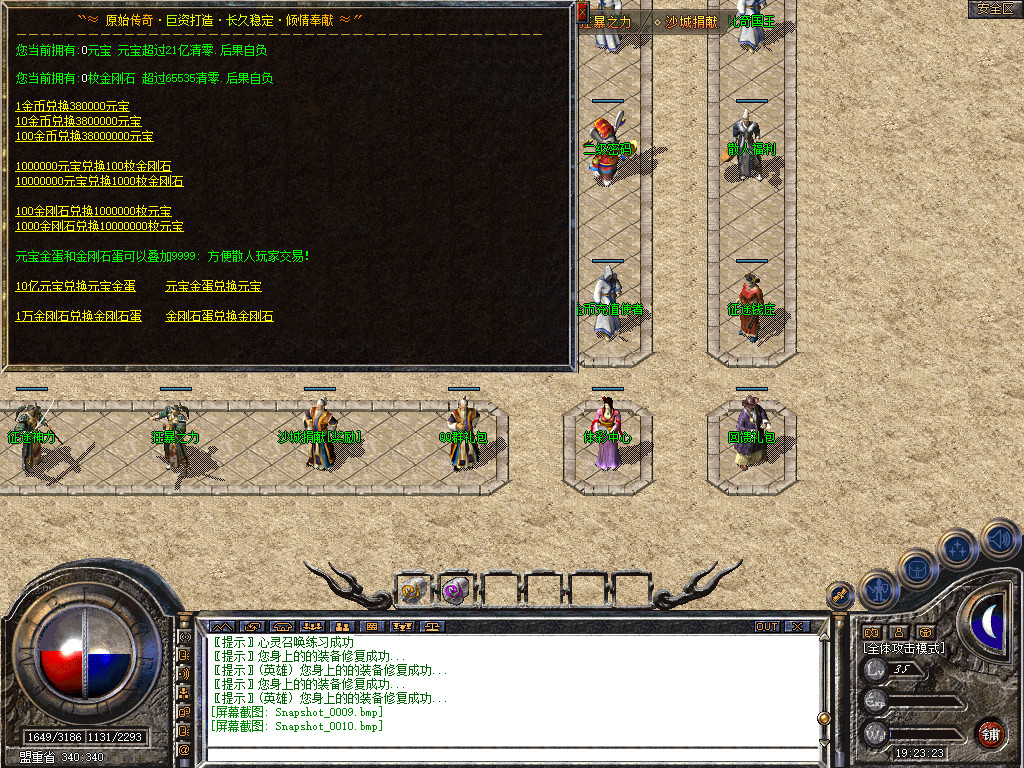Click 1000金刚石兑换10000000枚元宝
The width and height of the screenshot is (1024, 768).
[99, 226]
